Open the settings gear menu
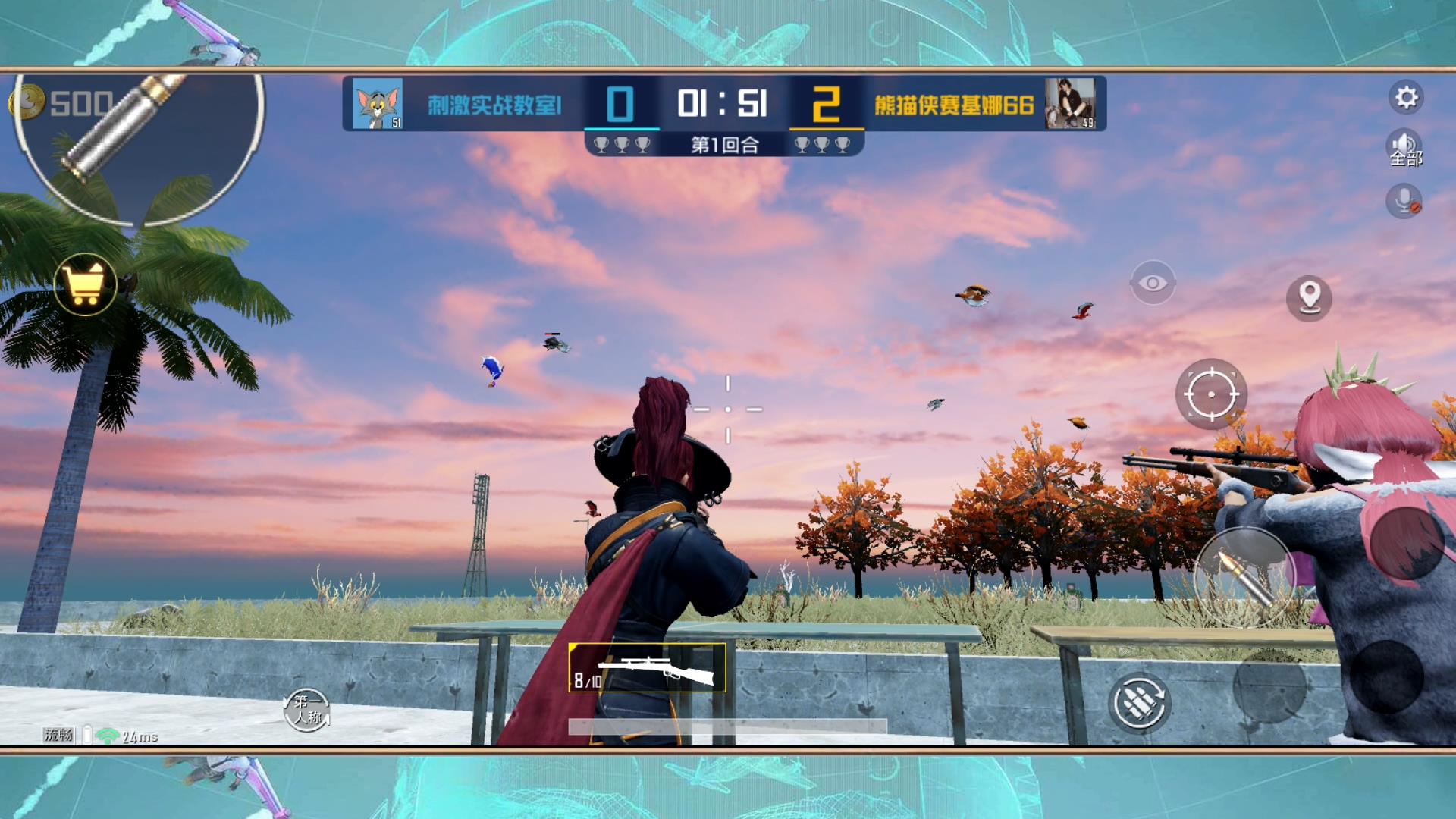This screenshot has width=1456, height=819. point(1406,98)
